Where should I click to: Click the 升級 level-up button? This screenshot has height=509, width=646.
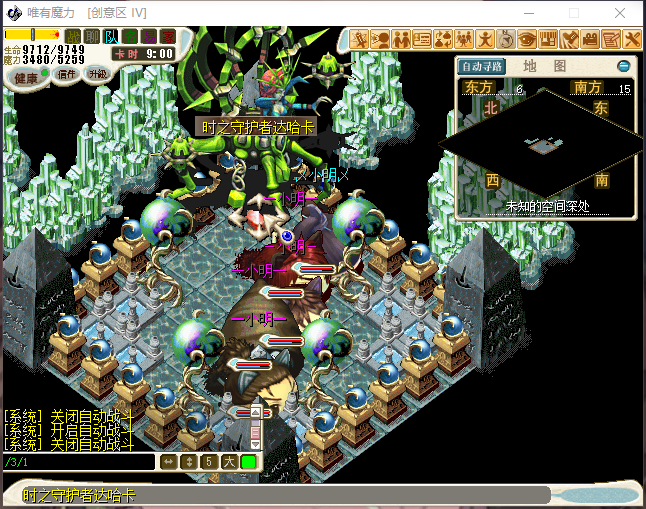[98, 74]
